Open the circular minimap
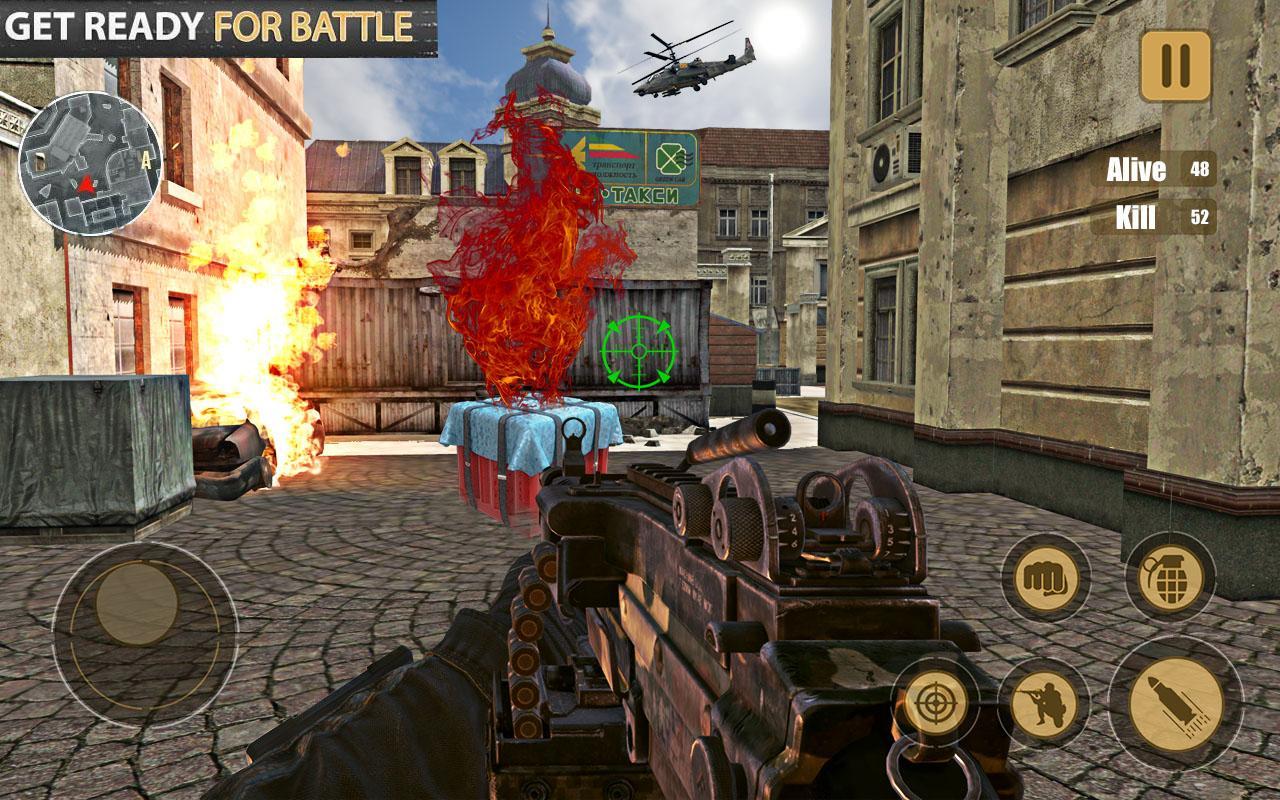This screenshot has width=1280, height=800. (x=90, y=163)
